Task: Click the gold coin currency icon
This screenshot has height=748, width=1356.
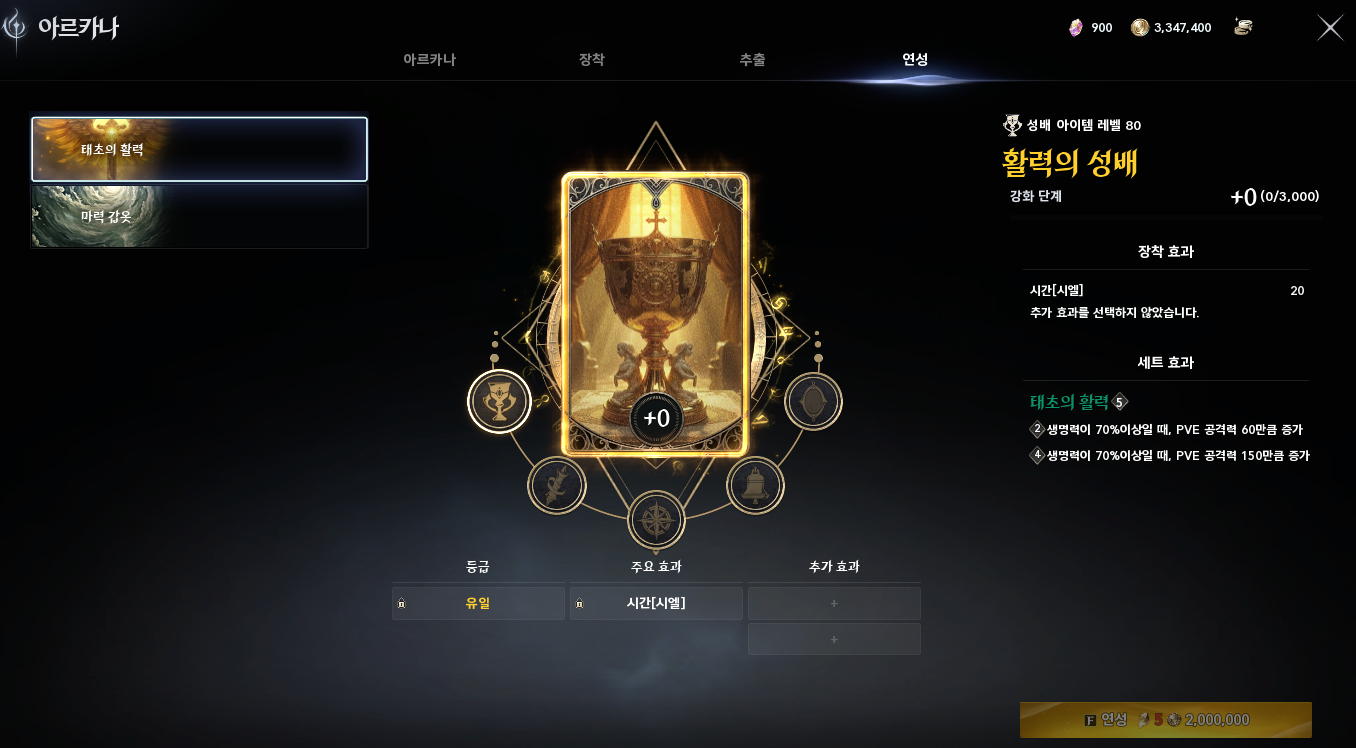Action: pos(1140,27)
